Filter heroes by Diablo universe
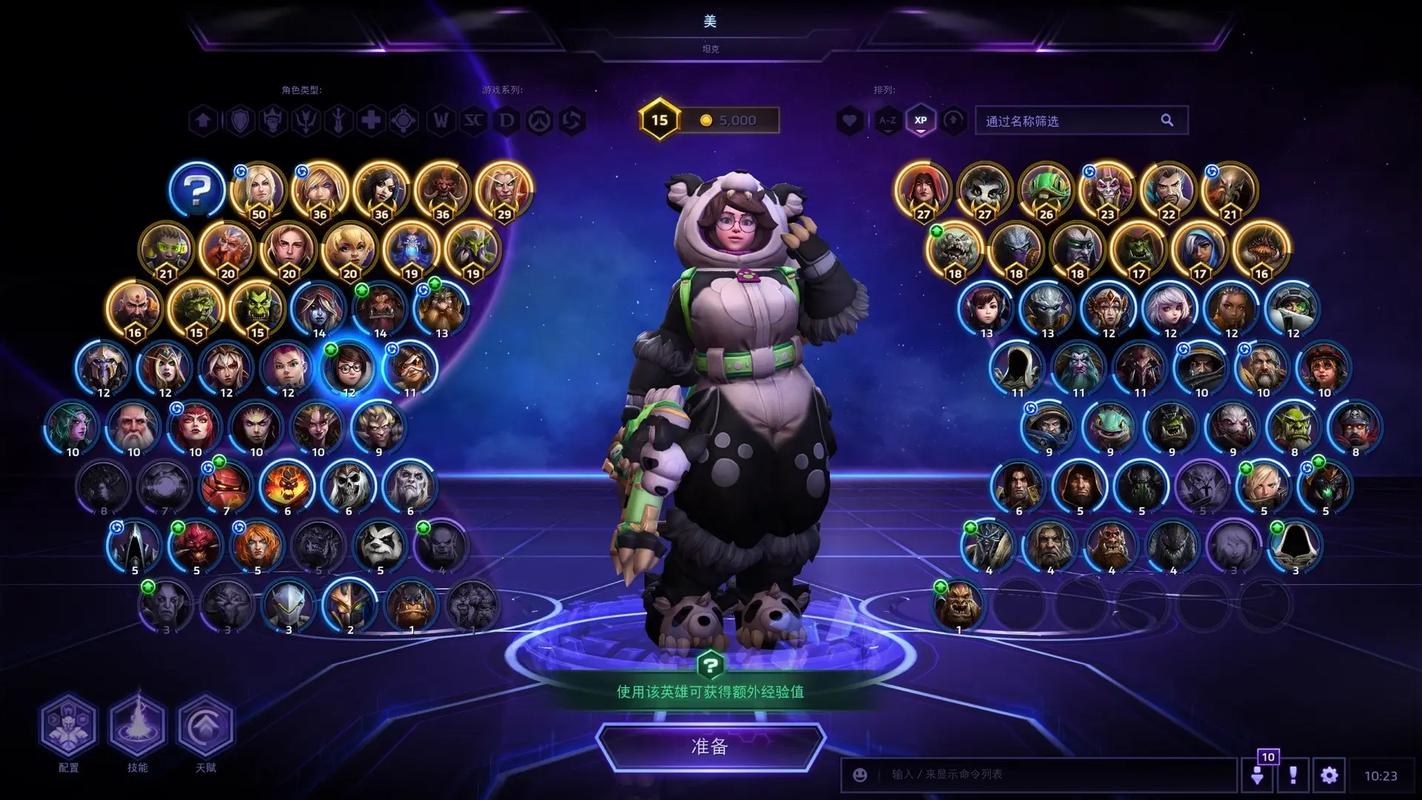 (507, 121)
